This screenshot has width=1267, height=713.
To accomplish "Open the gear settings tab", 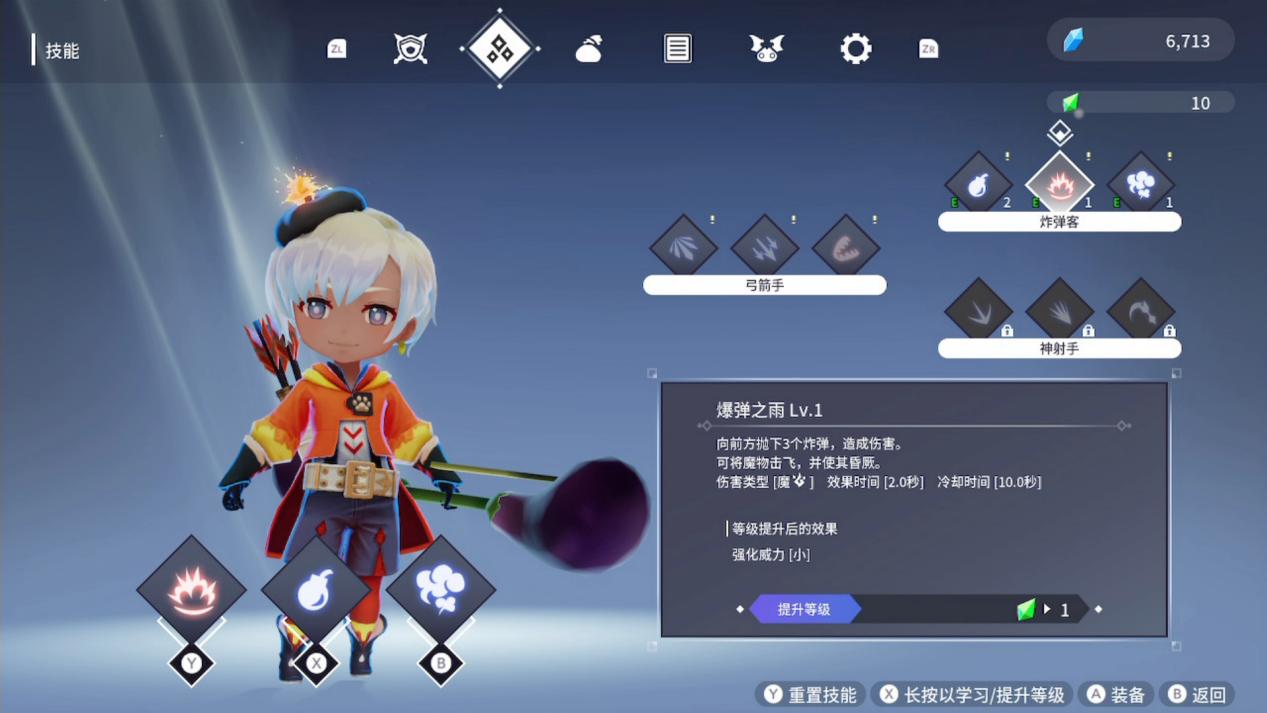I will 855,48.
